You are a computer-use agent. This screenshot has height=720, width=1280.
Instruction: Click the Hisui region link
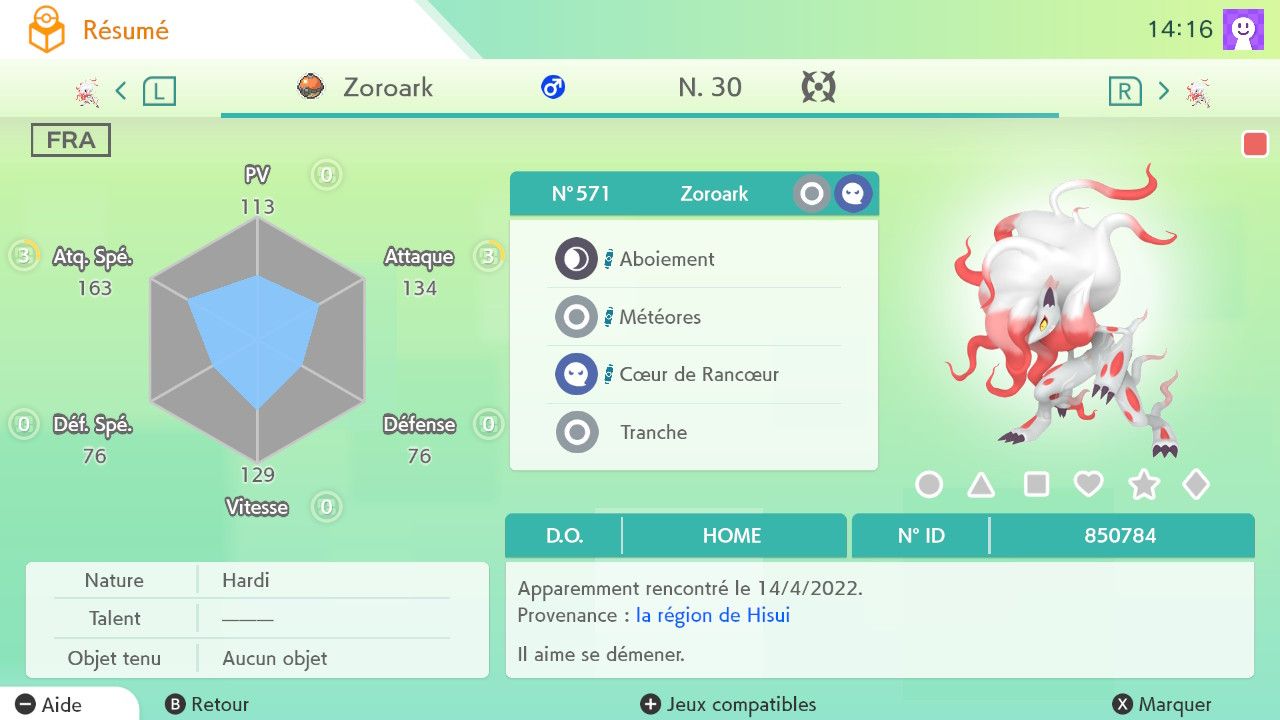click(x=712, y=615)
